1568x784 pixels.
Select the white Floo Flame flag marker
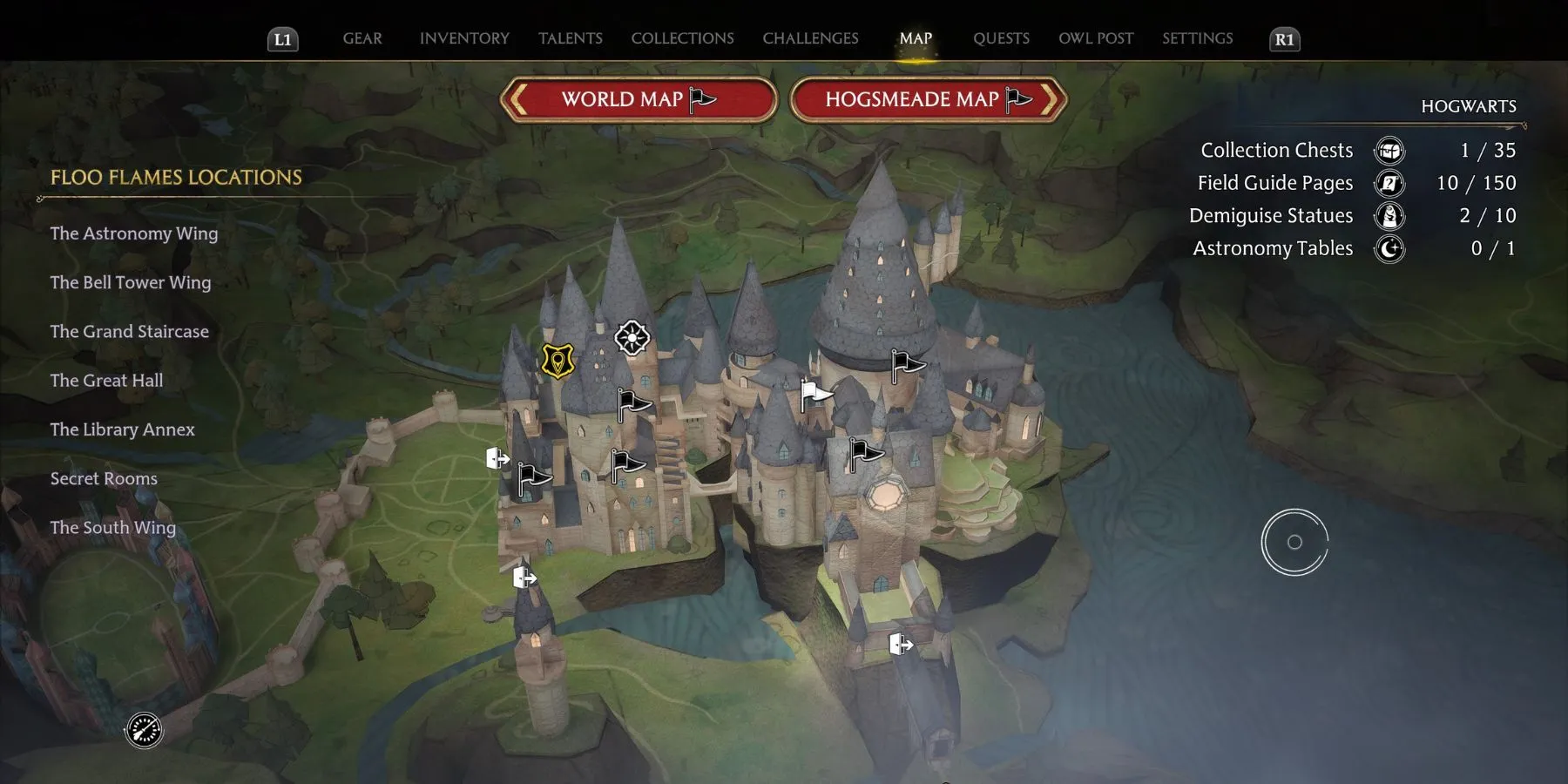click(815, 395)
